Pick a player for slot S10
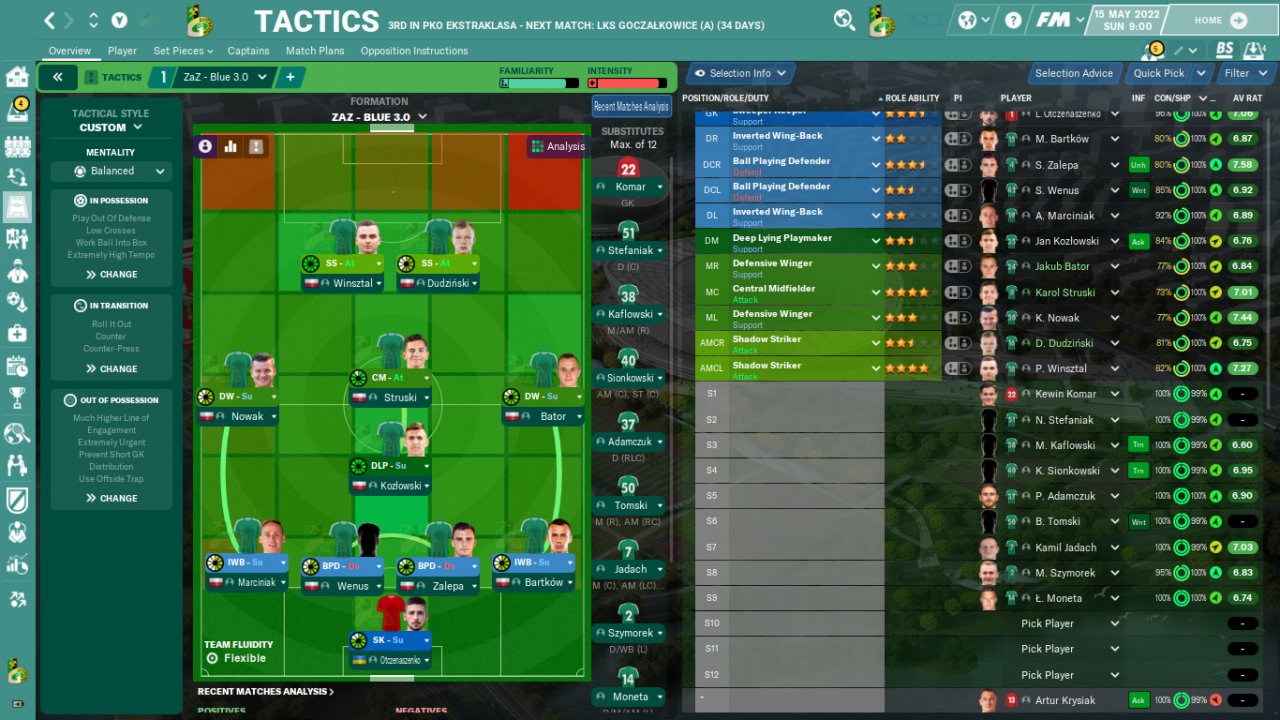 point(1066,624)
